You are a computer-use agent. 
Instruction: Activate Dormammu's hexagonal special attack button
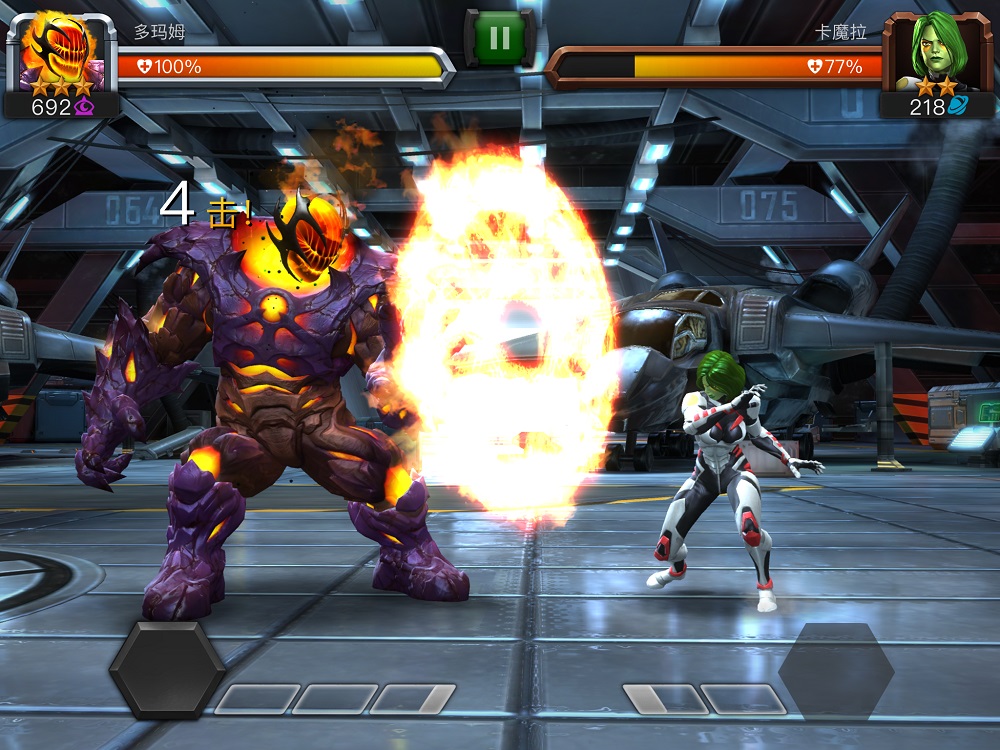tap(166, 669)
